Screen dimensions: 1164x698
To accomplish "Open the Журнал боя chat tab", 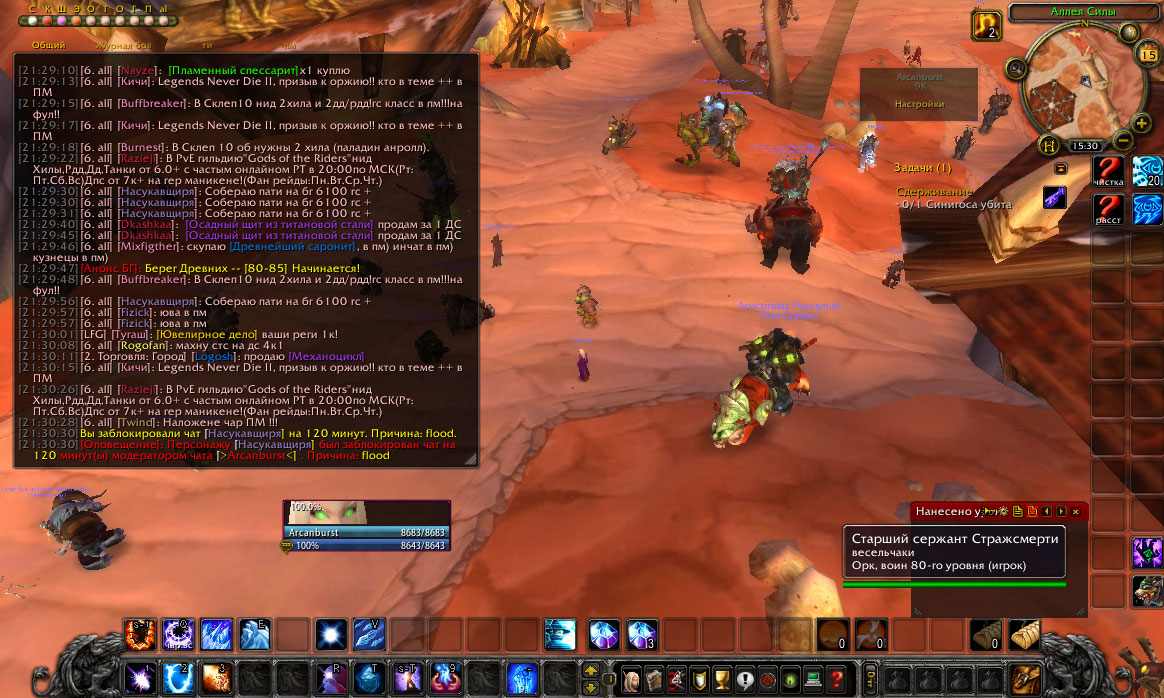I will (x=122, y=45).
